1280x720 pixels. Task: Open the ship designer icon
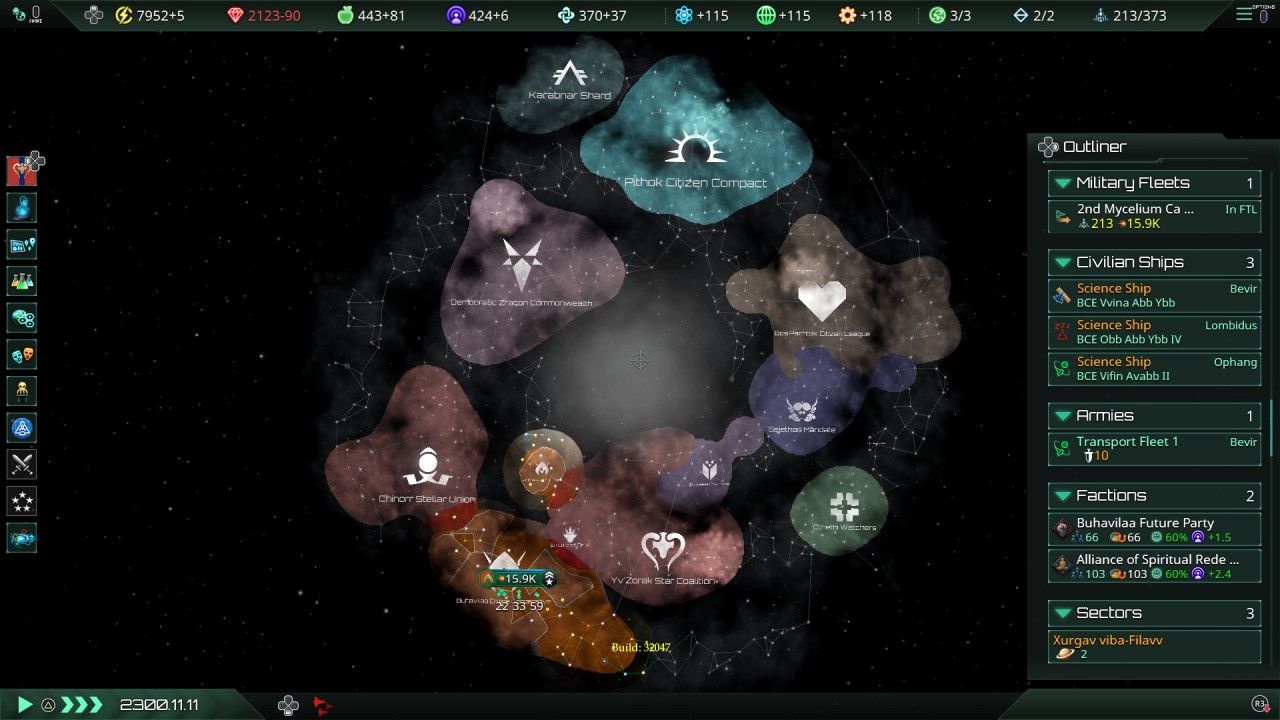pos(22,537)
